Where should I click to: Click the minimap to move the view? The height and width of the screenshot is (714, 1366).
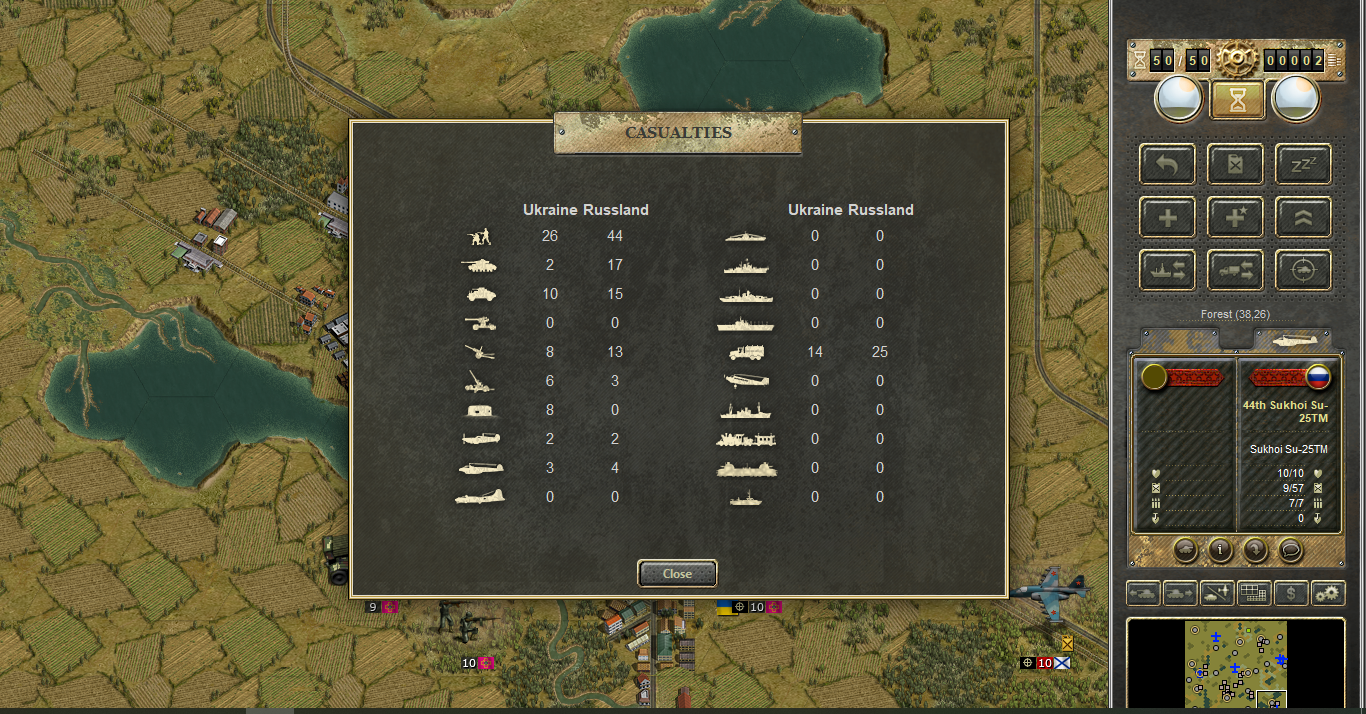coord(1236,665)
